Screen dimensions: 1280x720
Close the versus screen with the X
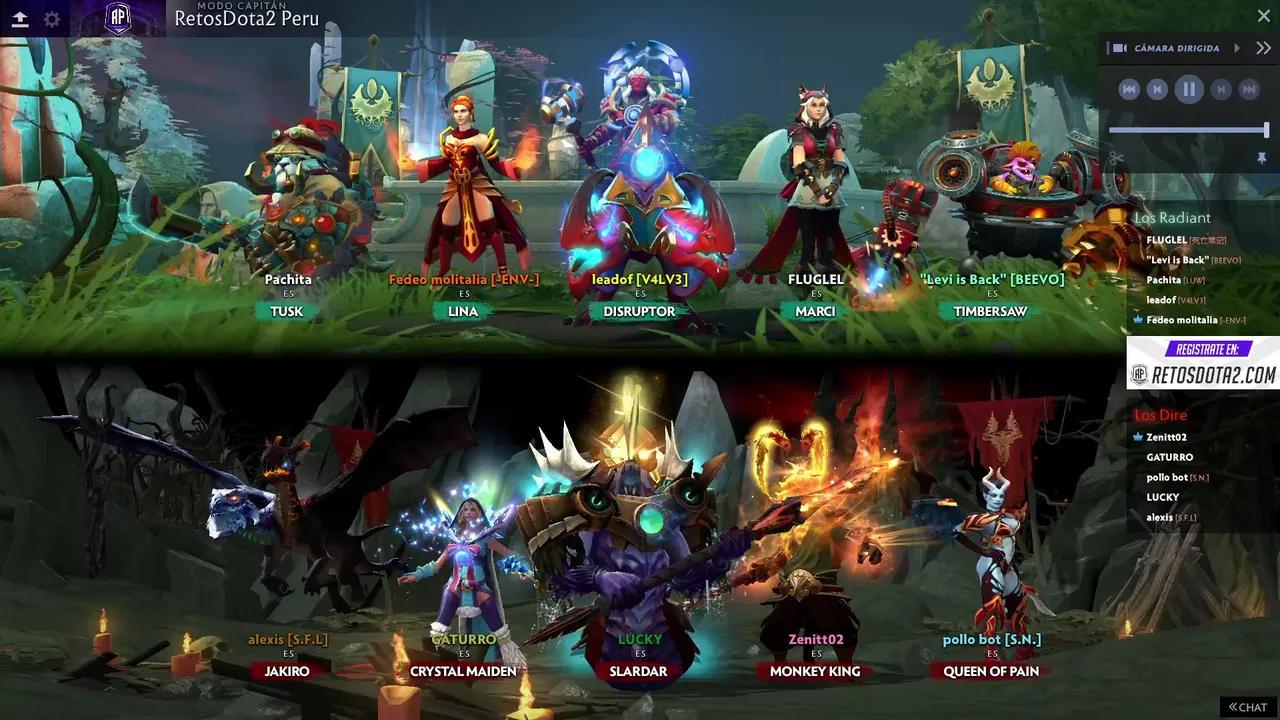click(x=1263, y=16)
